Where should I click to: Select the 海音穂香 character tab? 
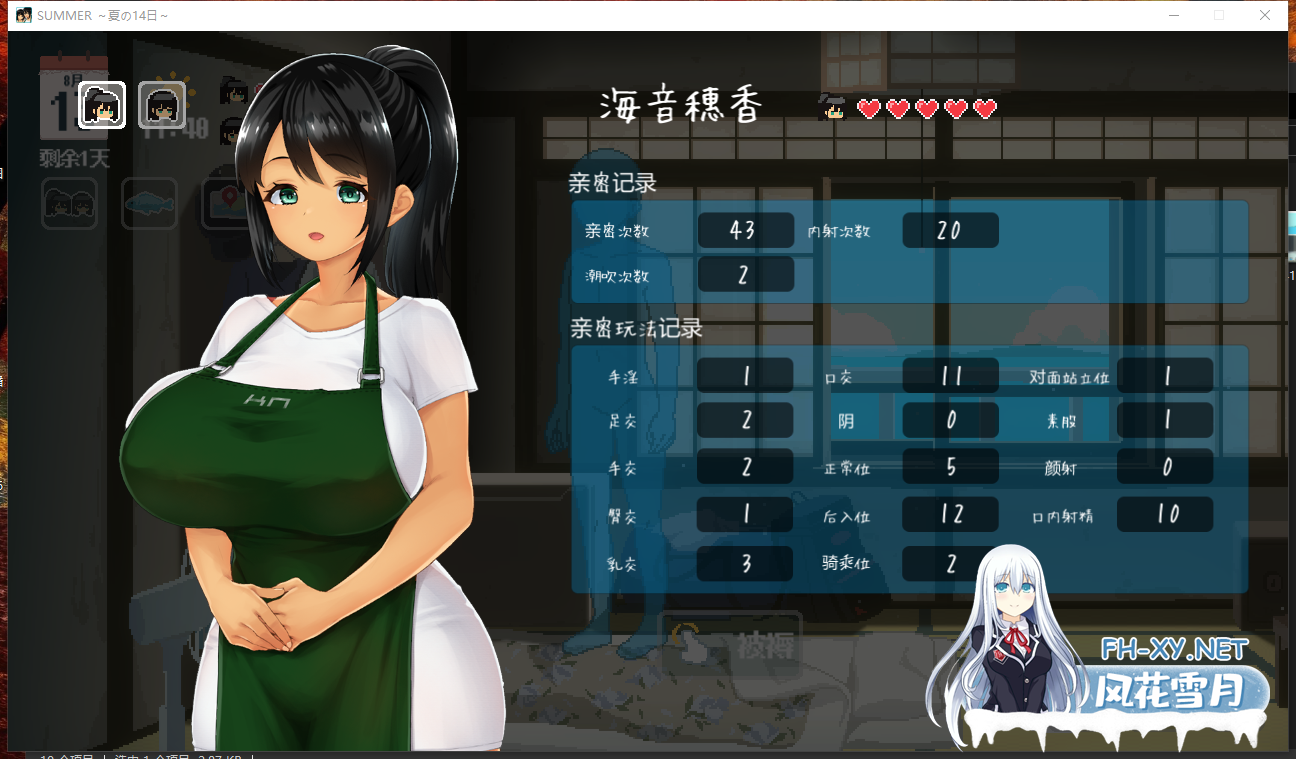tap(678, 105)
